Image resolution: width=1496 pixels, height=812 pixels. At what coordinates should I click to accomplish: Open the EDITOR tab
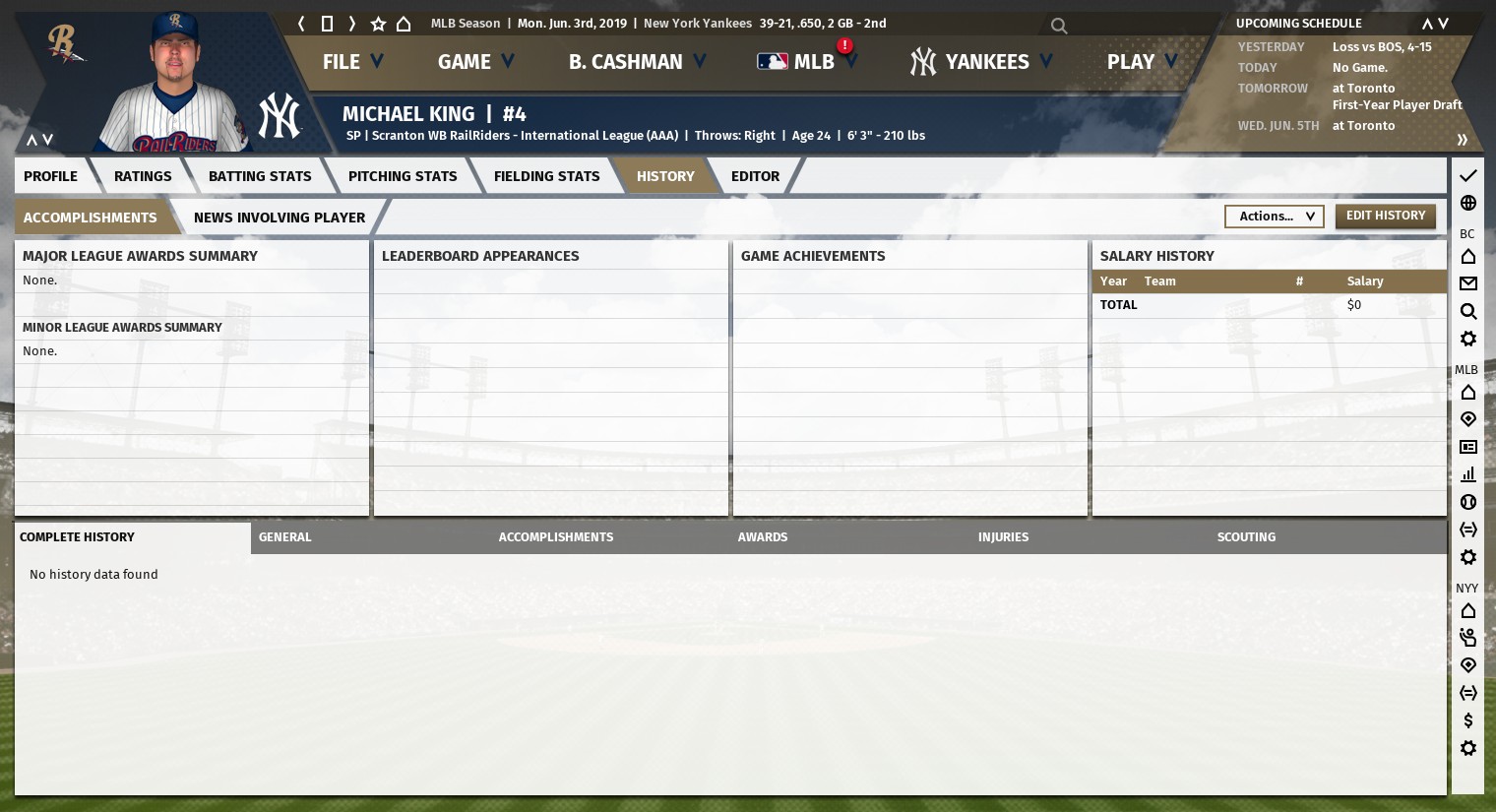pyautogui.click(x=755, y=176)
